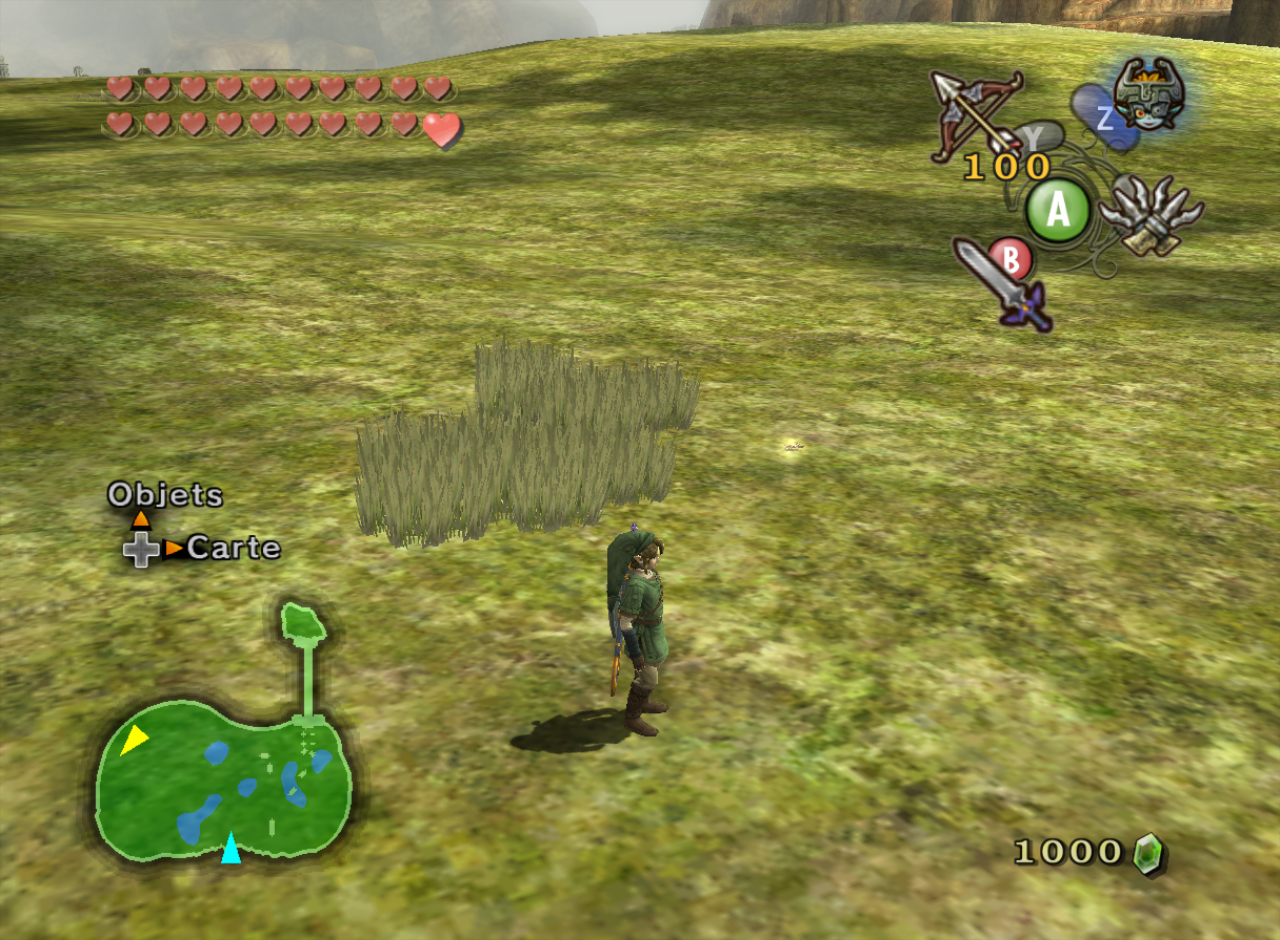
Task: Open the Carte map label
Action: [x=233, y=548]
